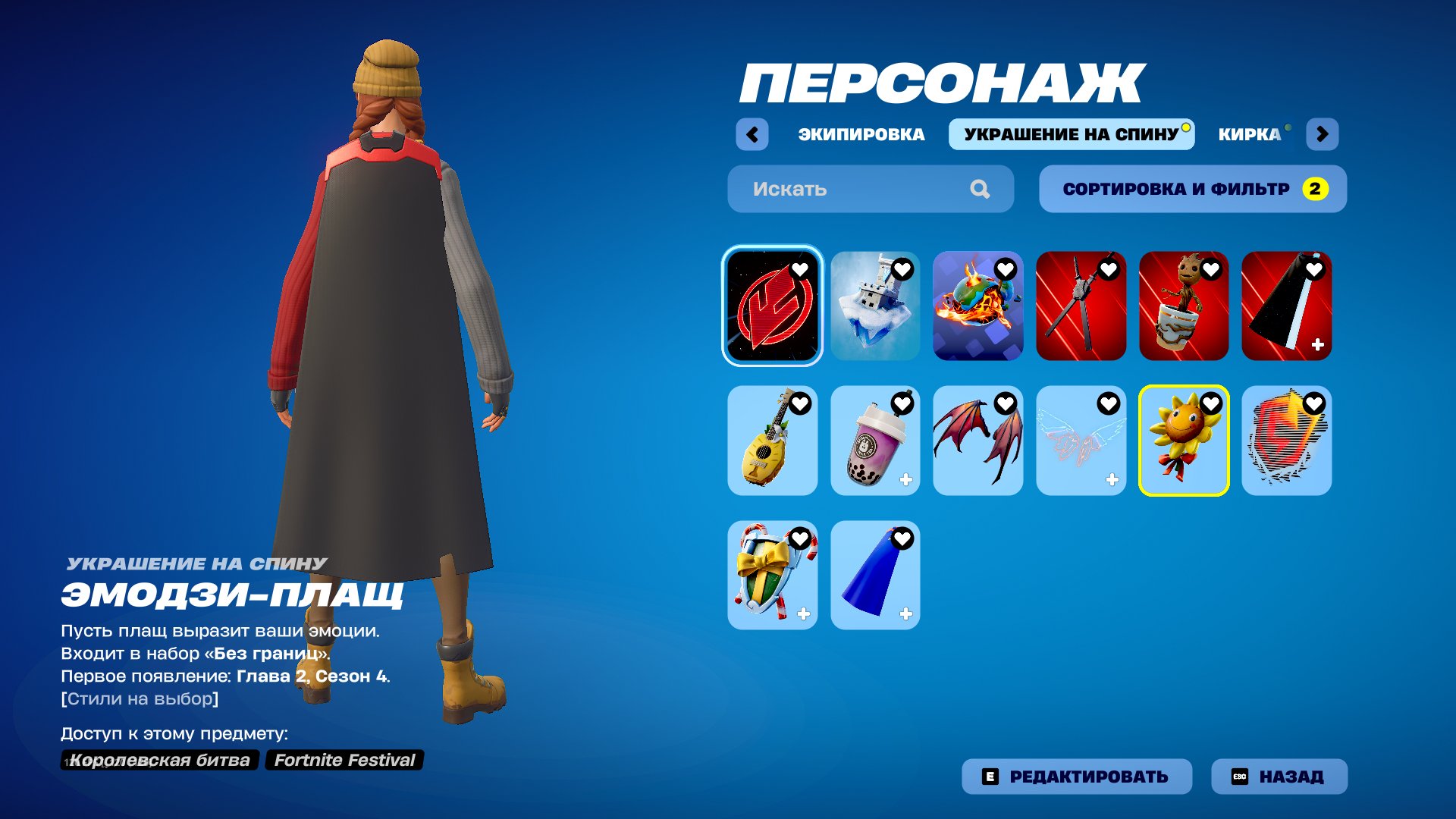Switch to the Кирка tab
The image size is (1456, 819).
[1249, 134]
